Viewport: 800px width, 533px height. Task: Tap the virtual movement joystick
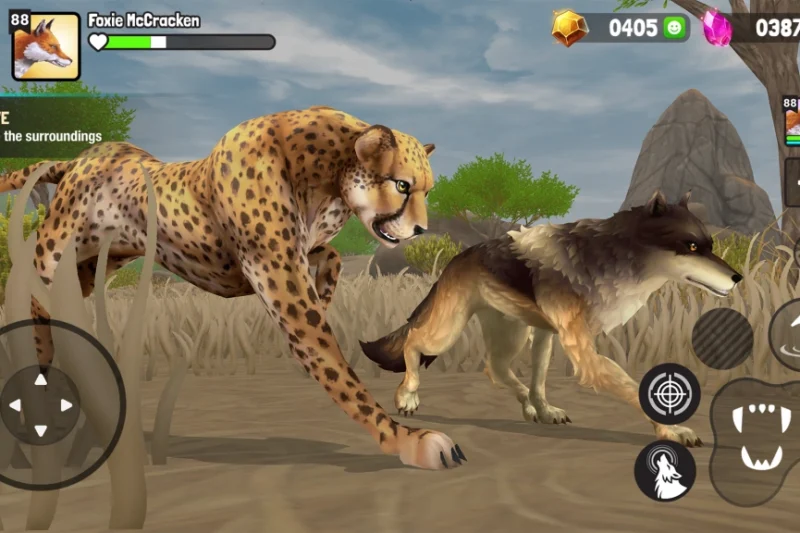coord(41,405)
